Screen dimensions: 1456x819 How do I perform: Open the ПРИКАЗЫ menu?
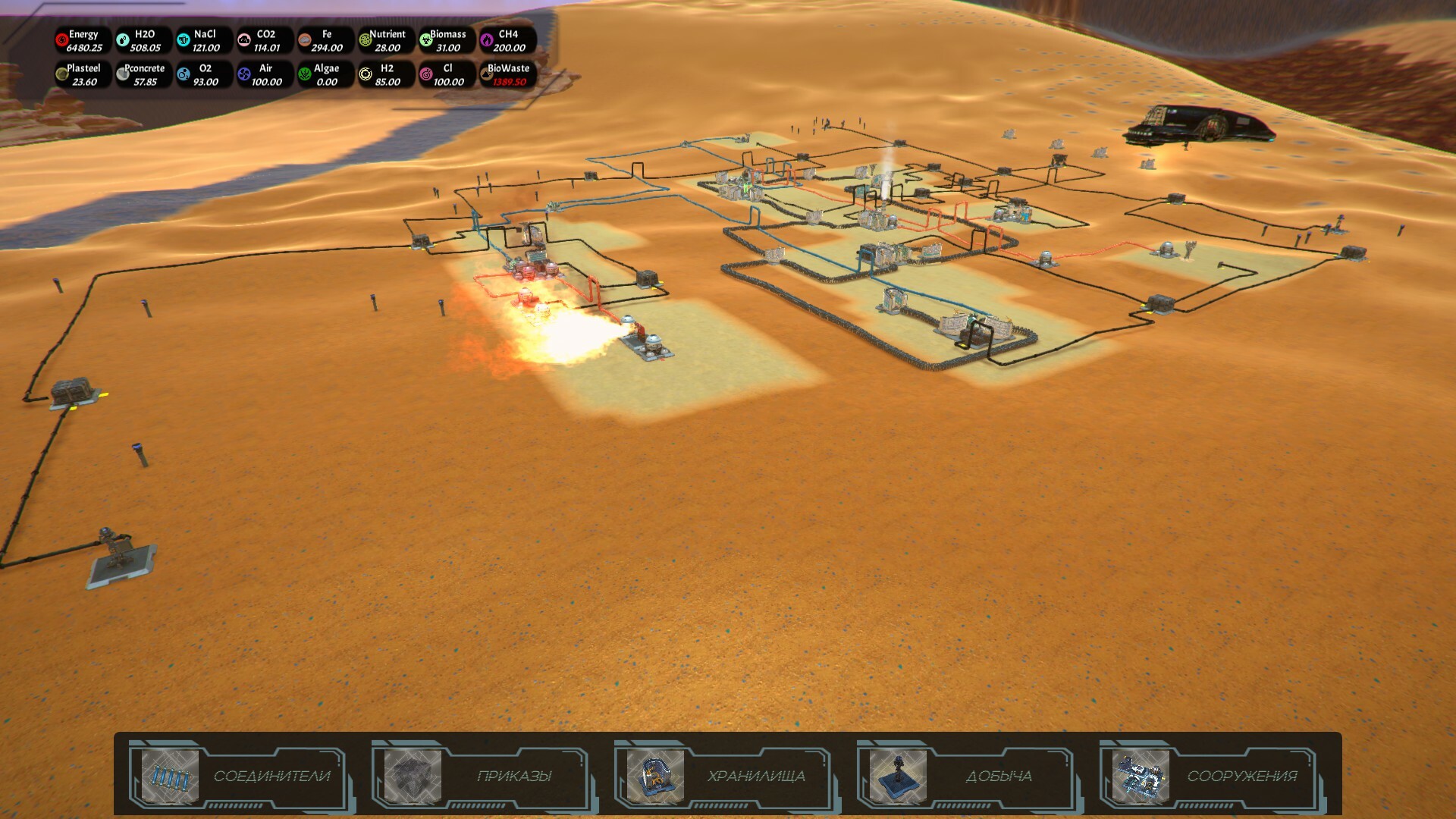513,776
